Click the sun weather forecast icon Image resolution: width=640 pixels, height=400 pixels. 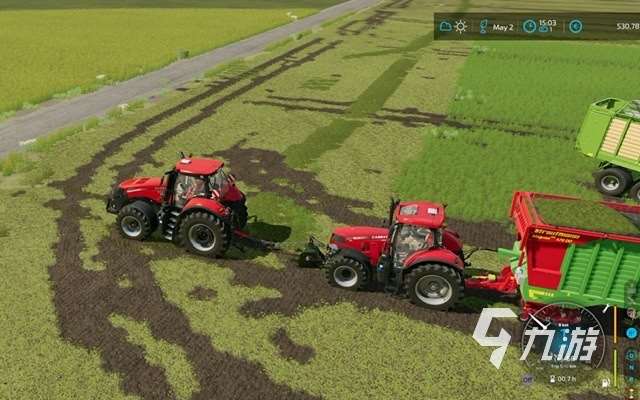[461, 26]
